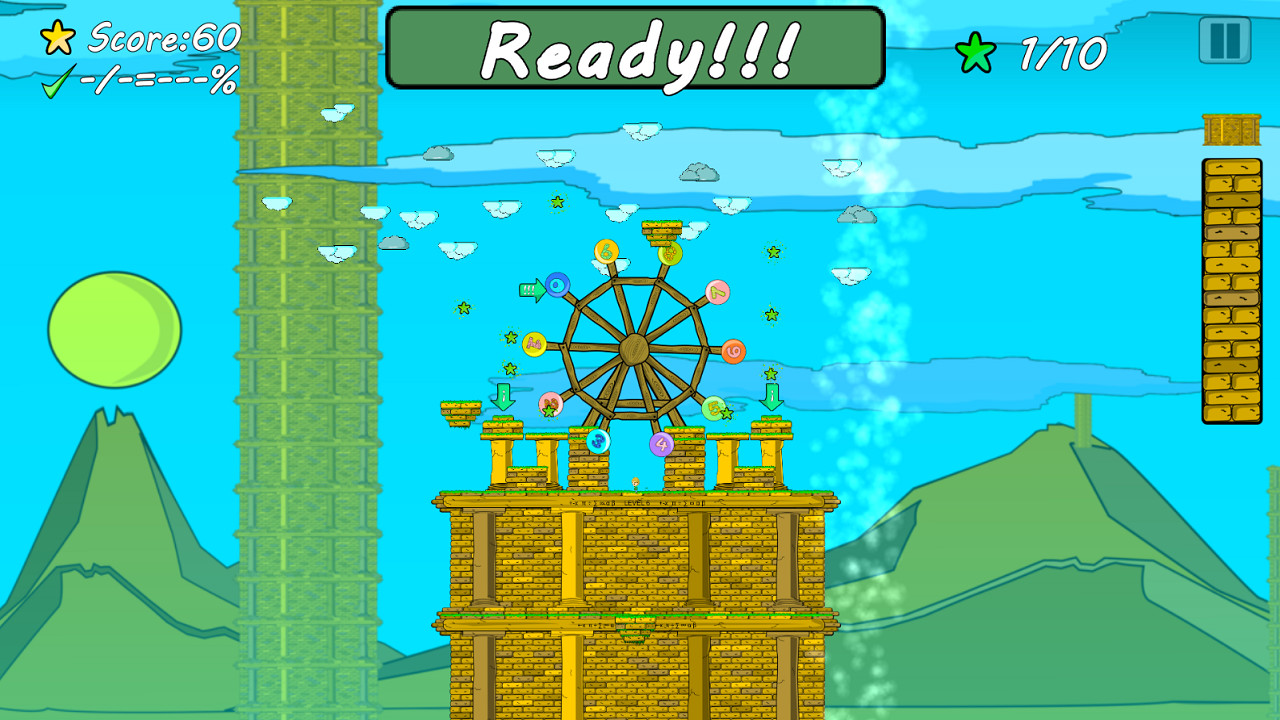Select the teal ball numbered 5
The image size is (1280, 720).
coord(713,408)
